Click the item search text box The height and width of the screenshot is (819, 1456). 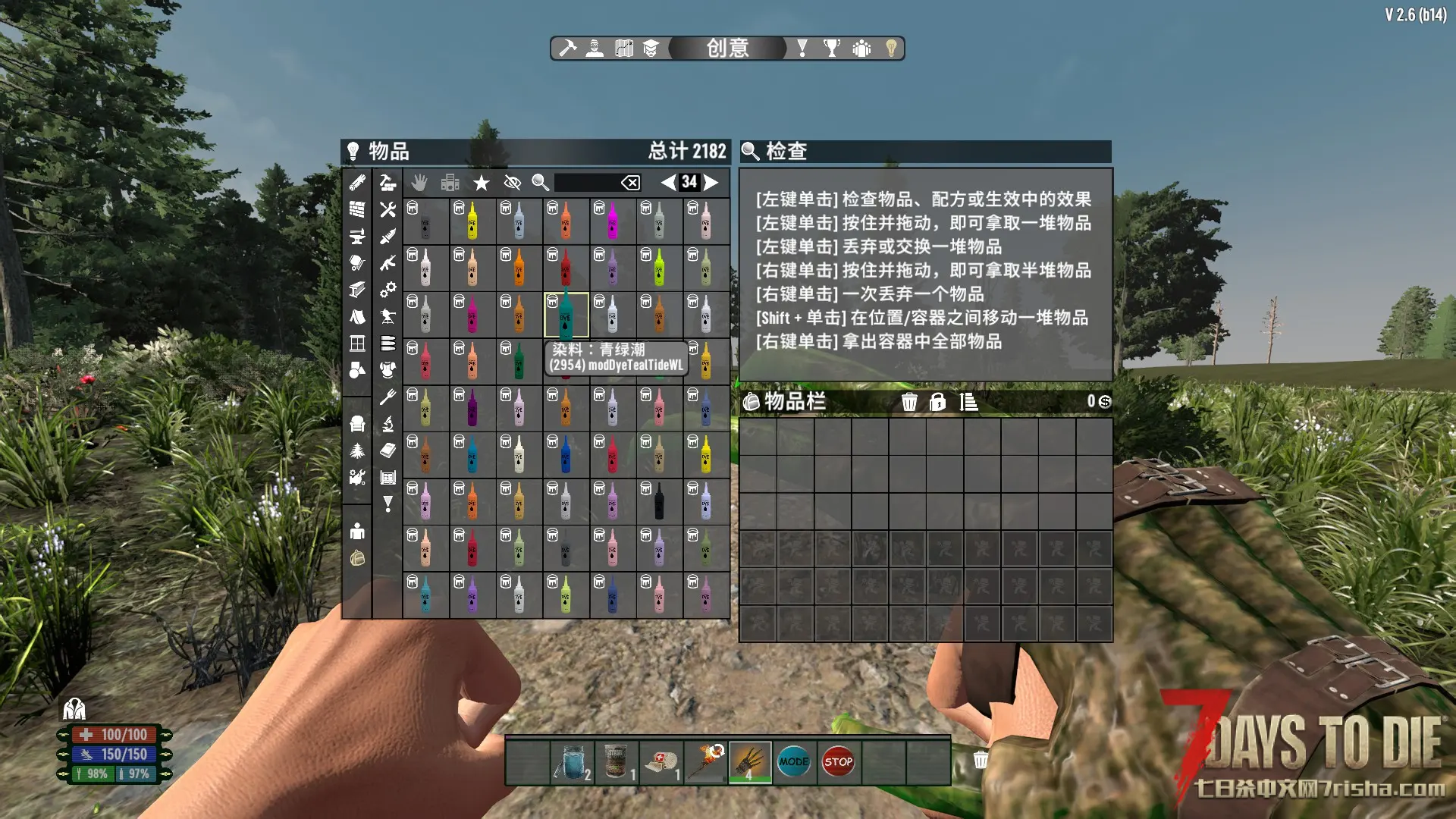click(x=586, y=183)
